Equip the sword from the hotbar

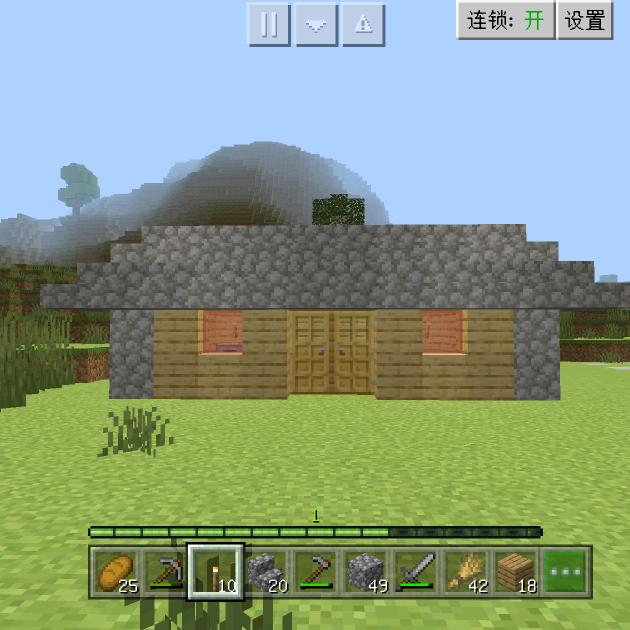tap(416, 572)
